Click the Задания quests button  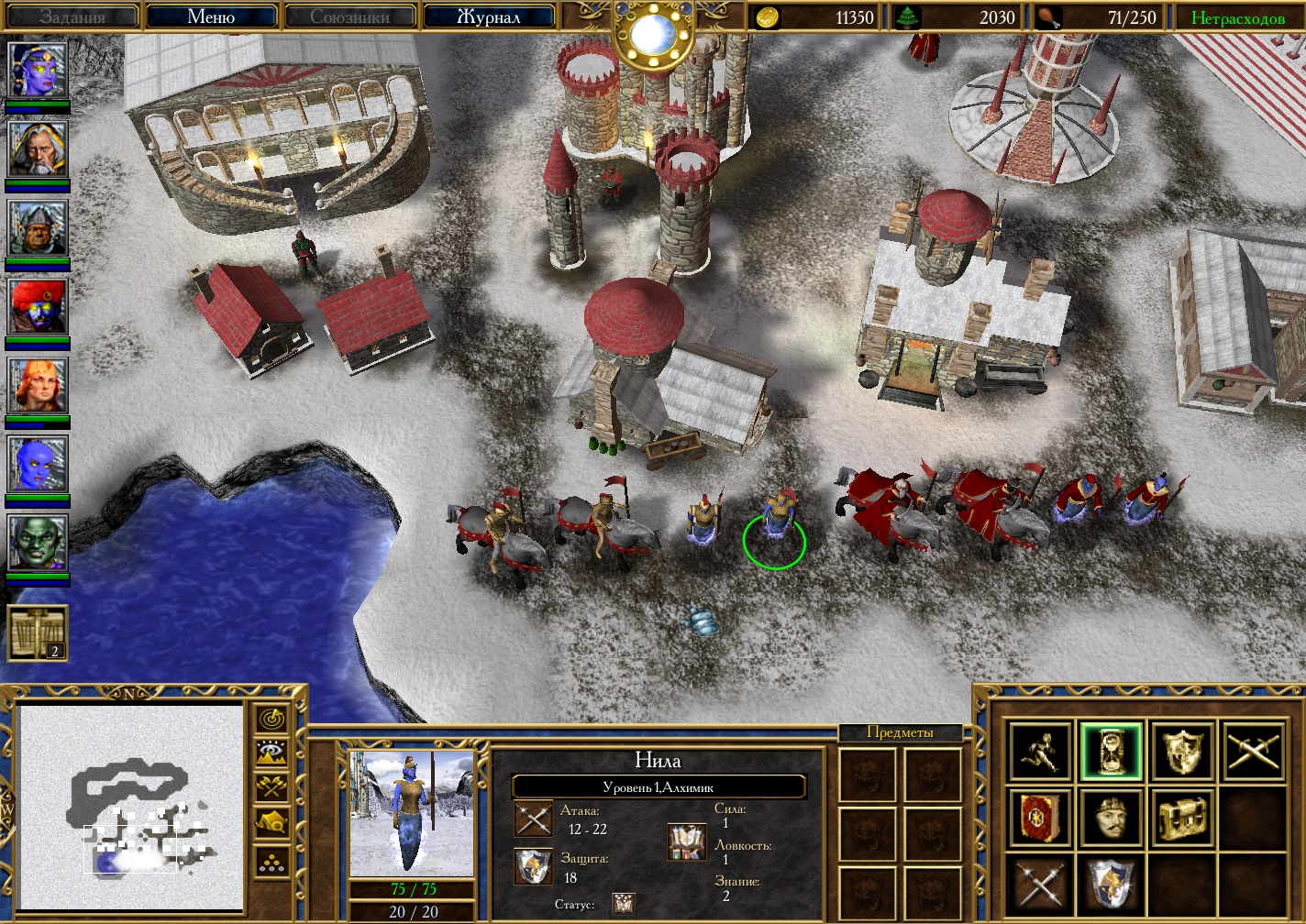(72, 16)
